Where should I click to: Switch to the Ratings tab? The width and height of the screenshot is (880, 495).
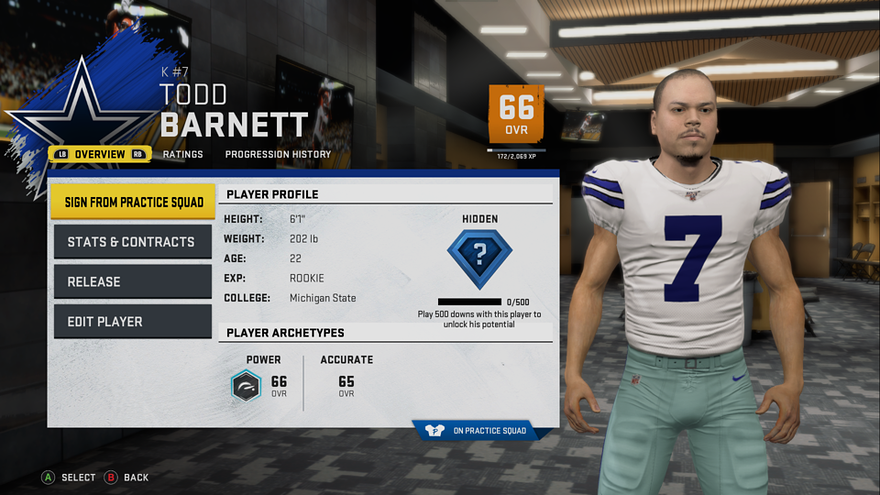point(182,154)
